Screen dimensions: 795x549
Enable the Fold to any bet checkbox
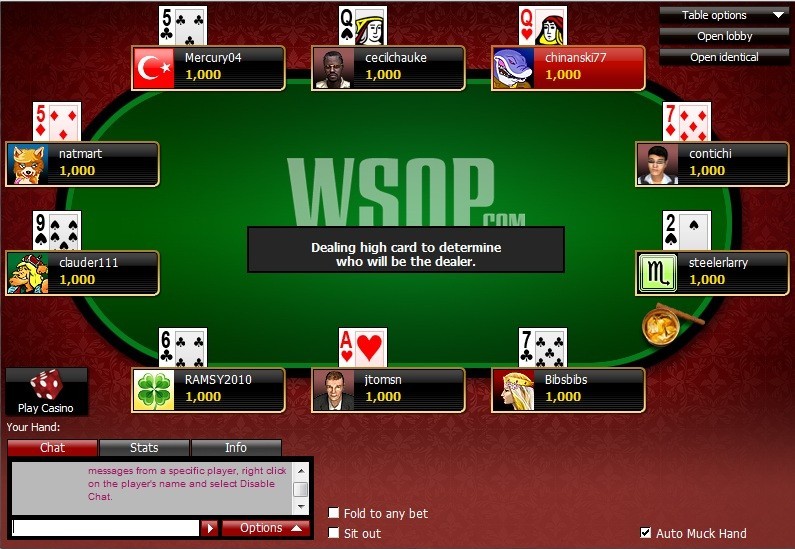(x=334, y=514)
